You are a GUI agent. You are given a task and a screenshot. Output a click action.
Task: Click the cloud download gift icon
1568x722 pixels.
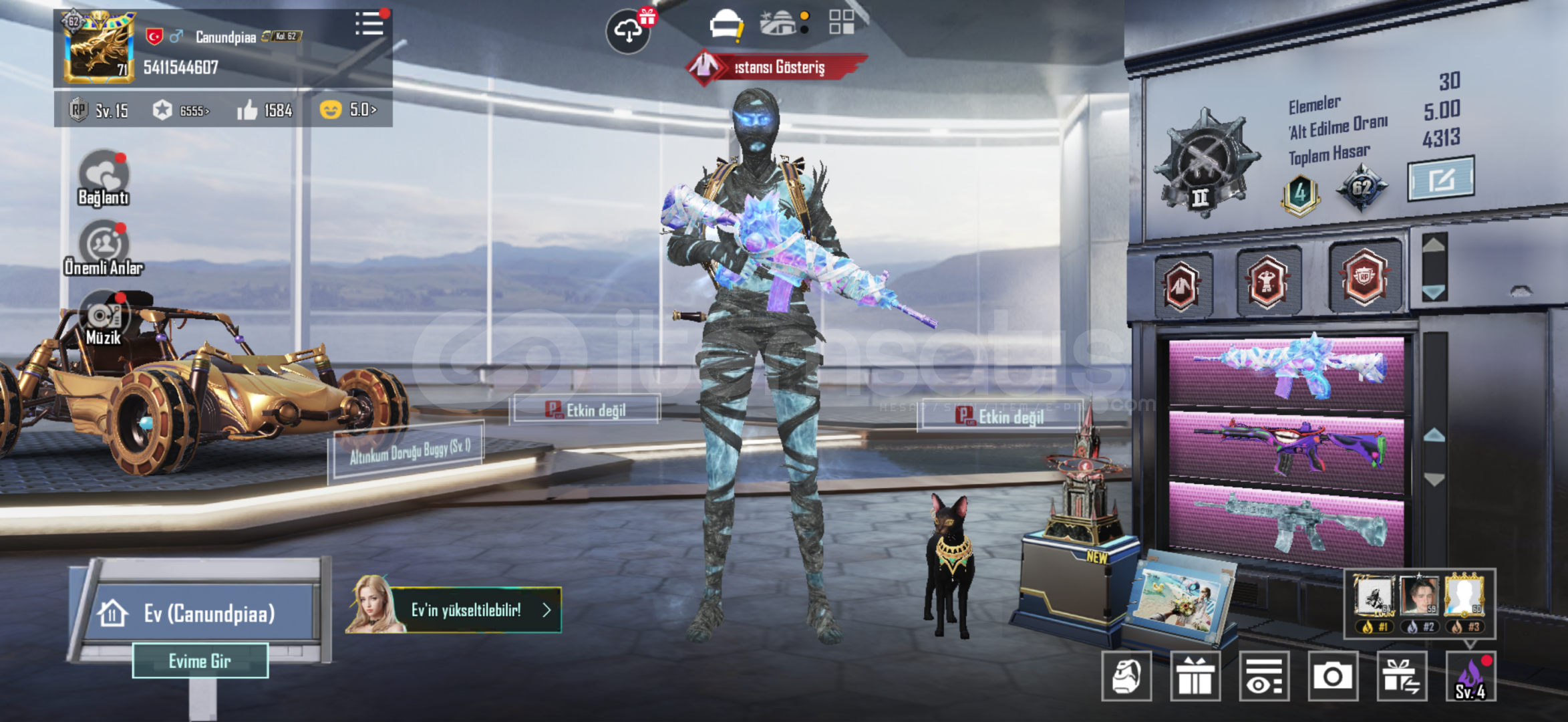tap(628, 31)
